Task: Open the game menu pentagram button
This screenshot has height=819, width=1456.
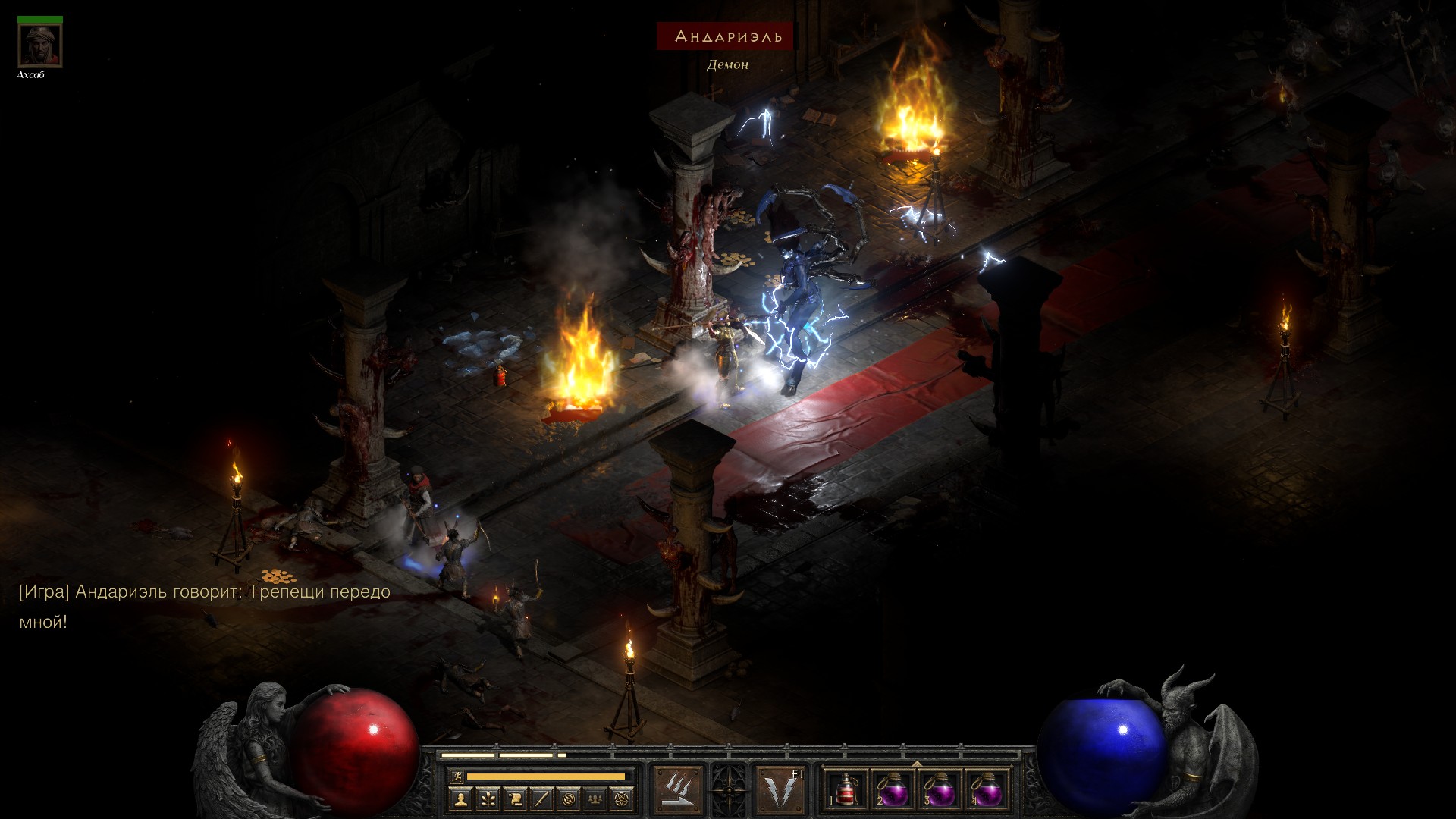Action: pyautogui.click(x=623, y=799)
